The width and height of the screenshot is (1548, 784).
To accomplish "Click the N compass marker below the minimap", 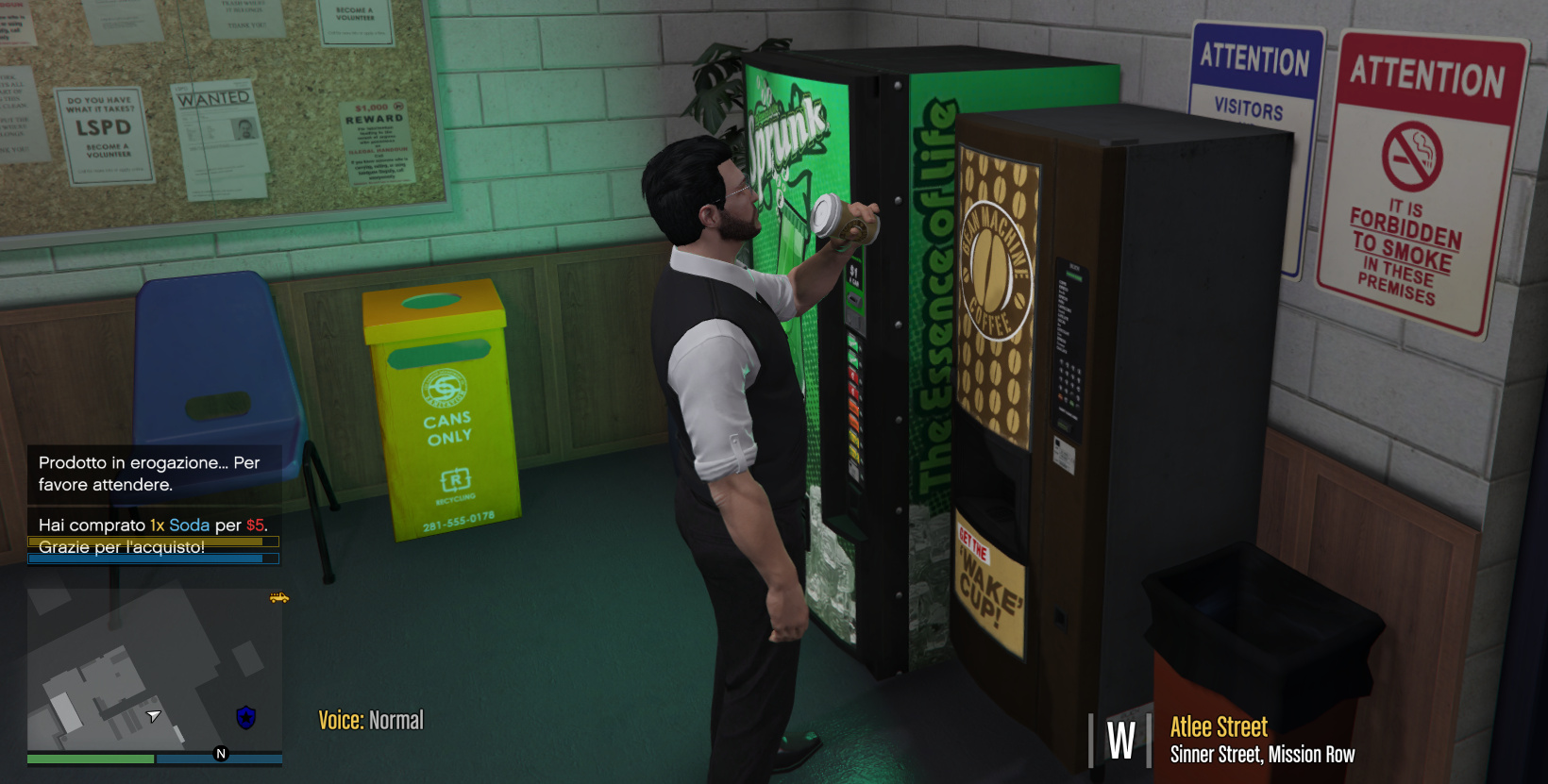I will coord(220,755).
